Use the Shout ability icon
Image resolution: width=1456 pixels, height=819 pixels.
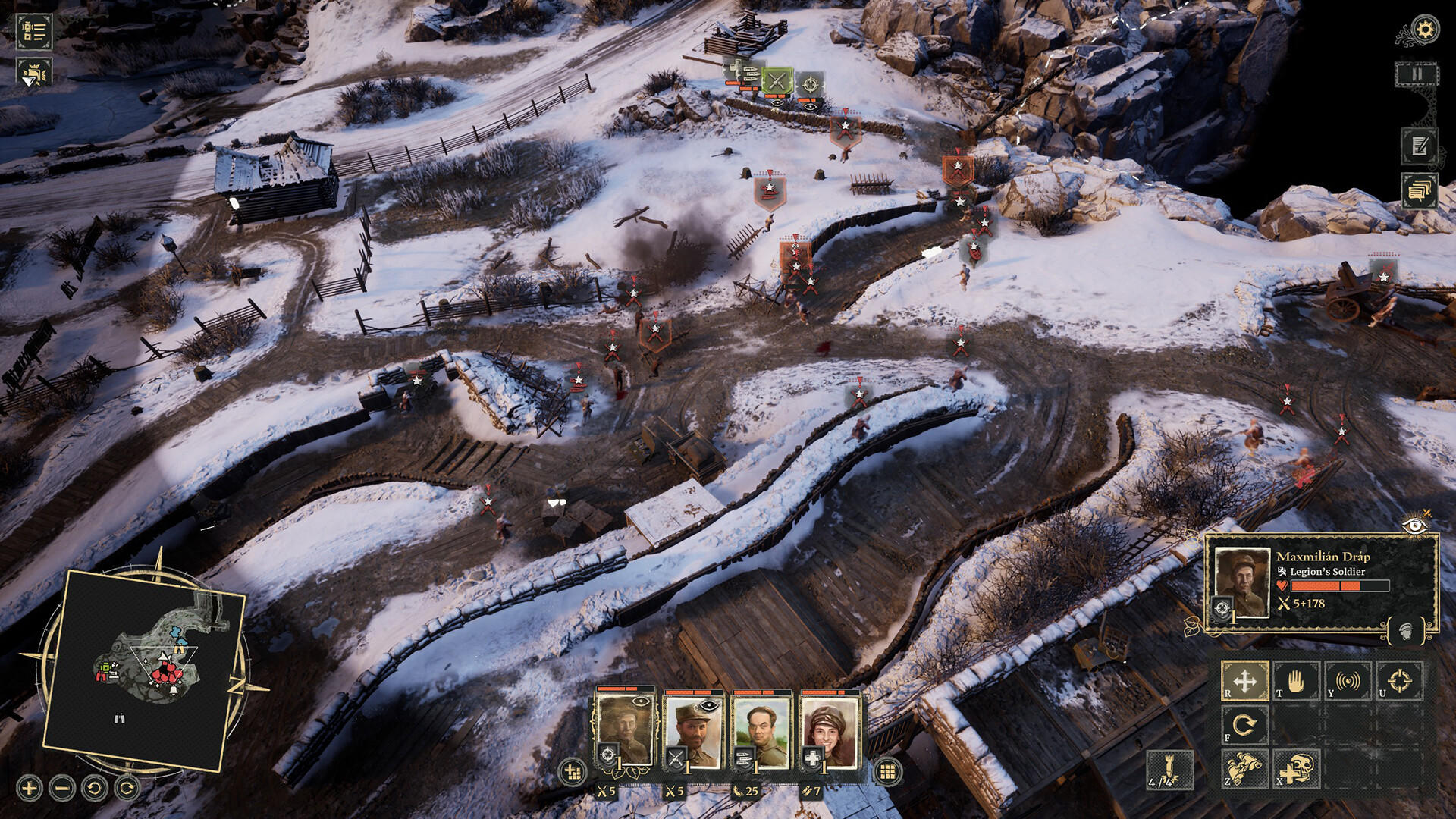click(x=1348, y=680)
